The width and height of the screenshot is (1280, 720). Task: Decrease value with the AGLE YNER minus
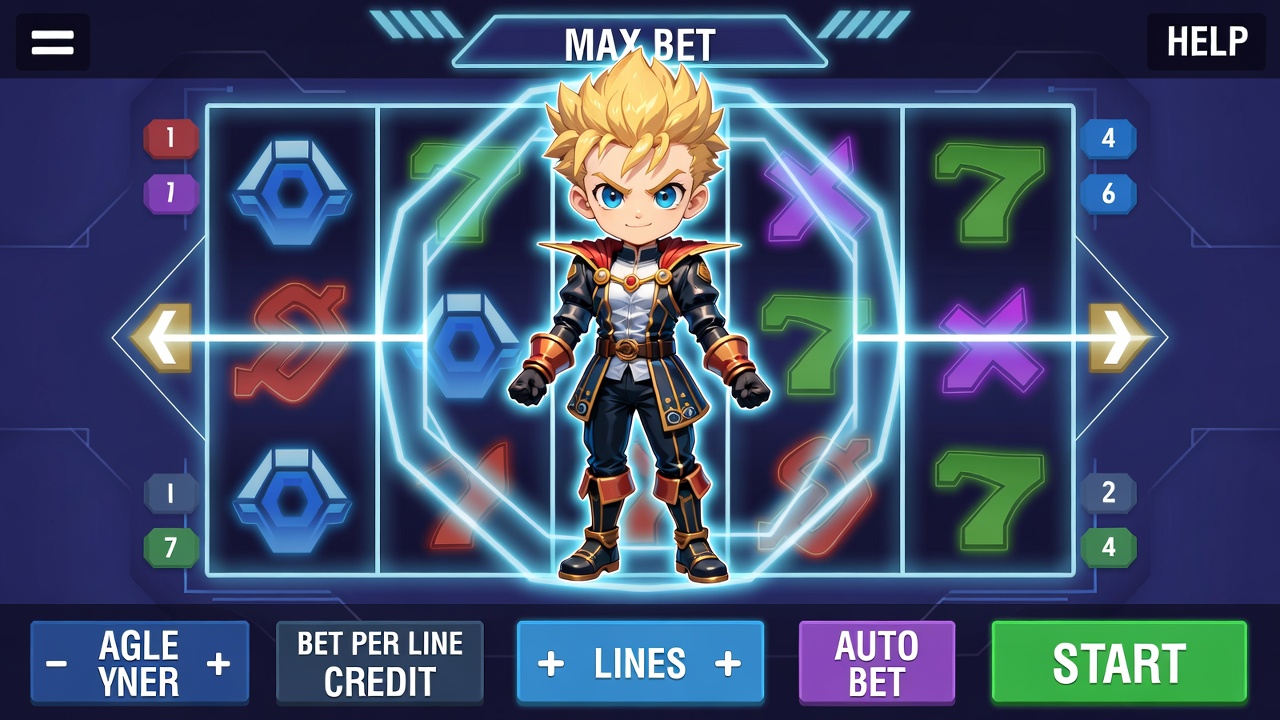pyautogui.click(x=57, y=663)
